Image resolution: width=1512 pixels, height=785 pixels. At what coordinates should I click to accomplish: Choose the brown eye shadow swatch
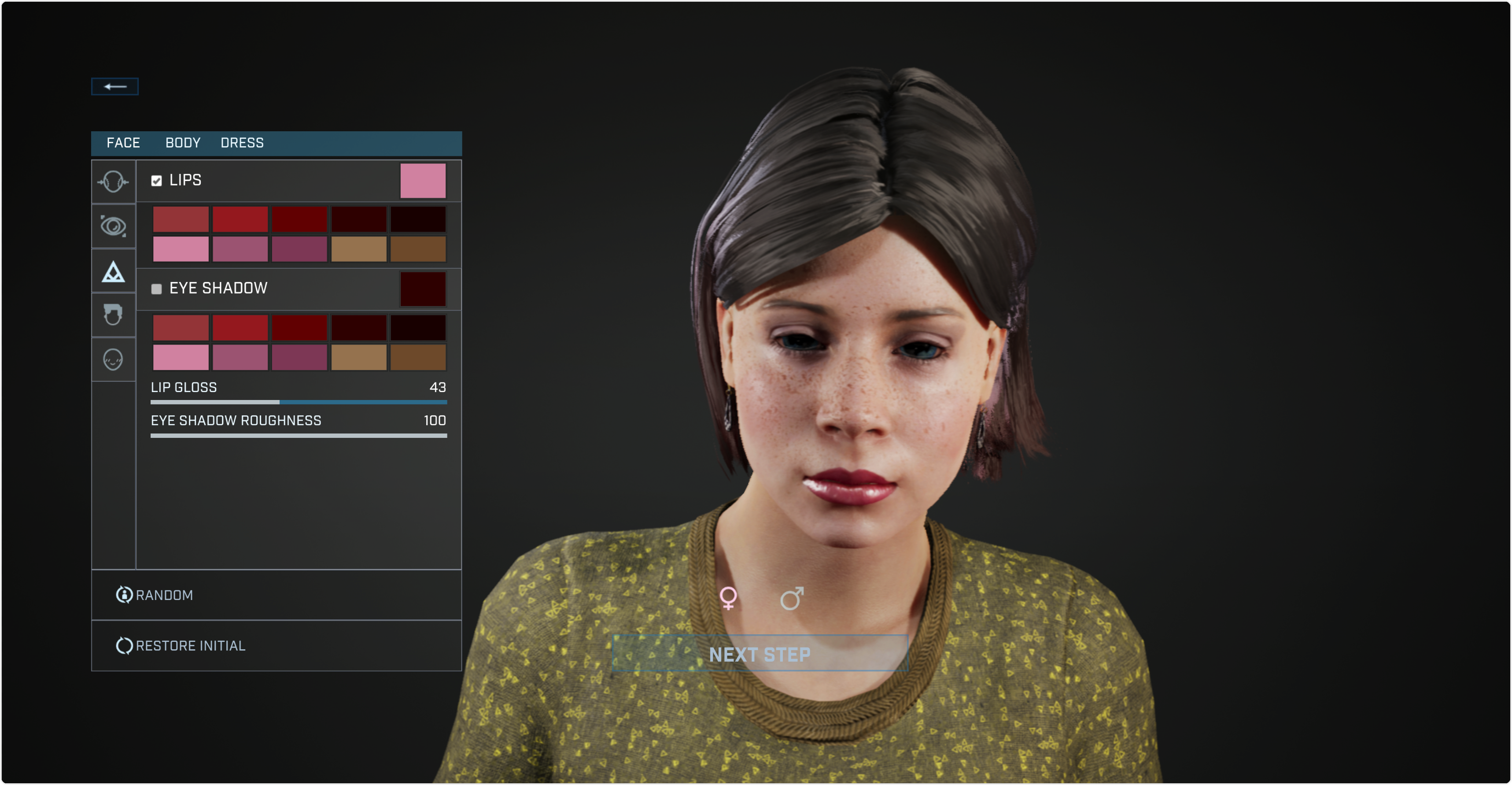[x=418, y=358]
